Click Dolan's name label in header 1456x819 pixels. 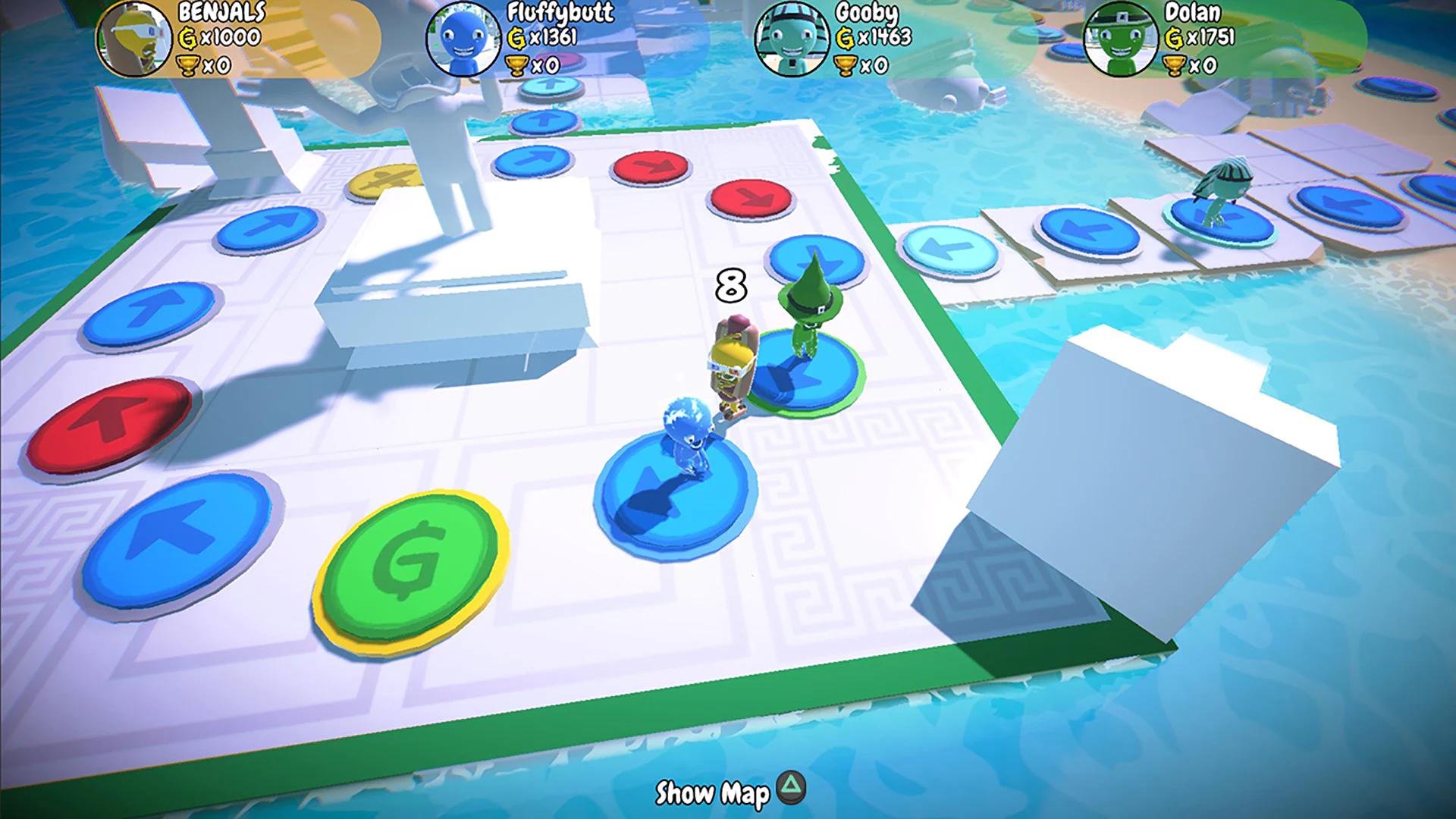click(1196, 14)
